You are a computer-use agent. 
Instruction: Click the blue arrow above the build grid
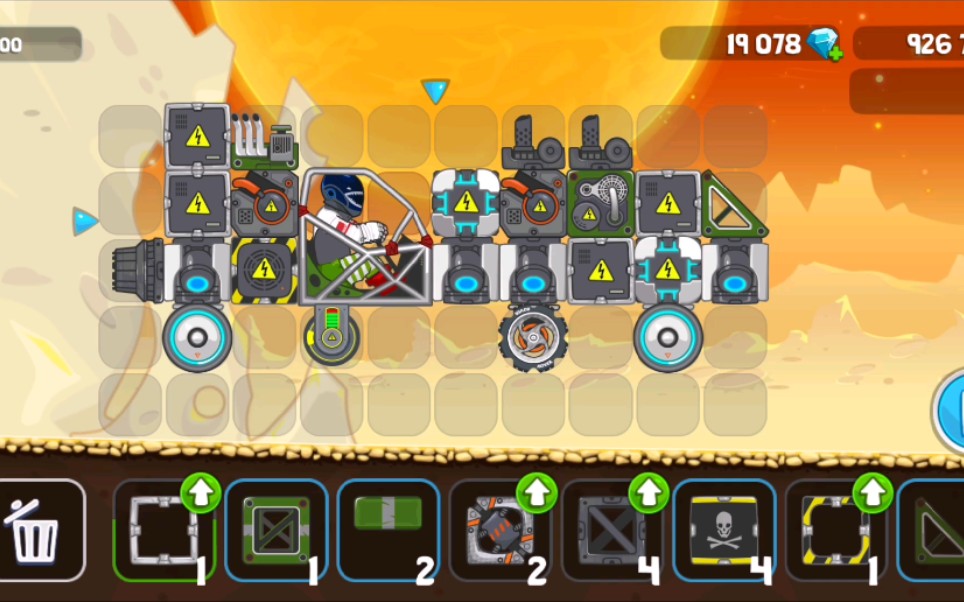(435, 92)
